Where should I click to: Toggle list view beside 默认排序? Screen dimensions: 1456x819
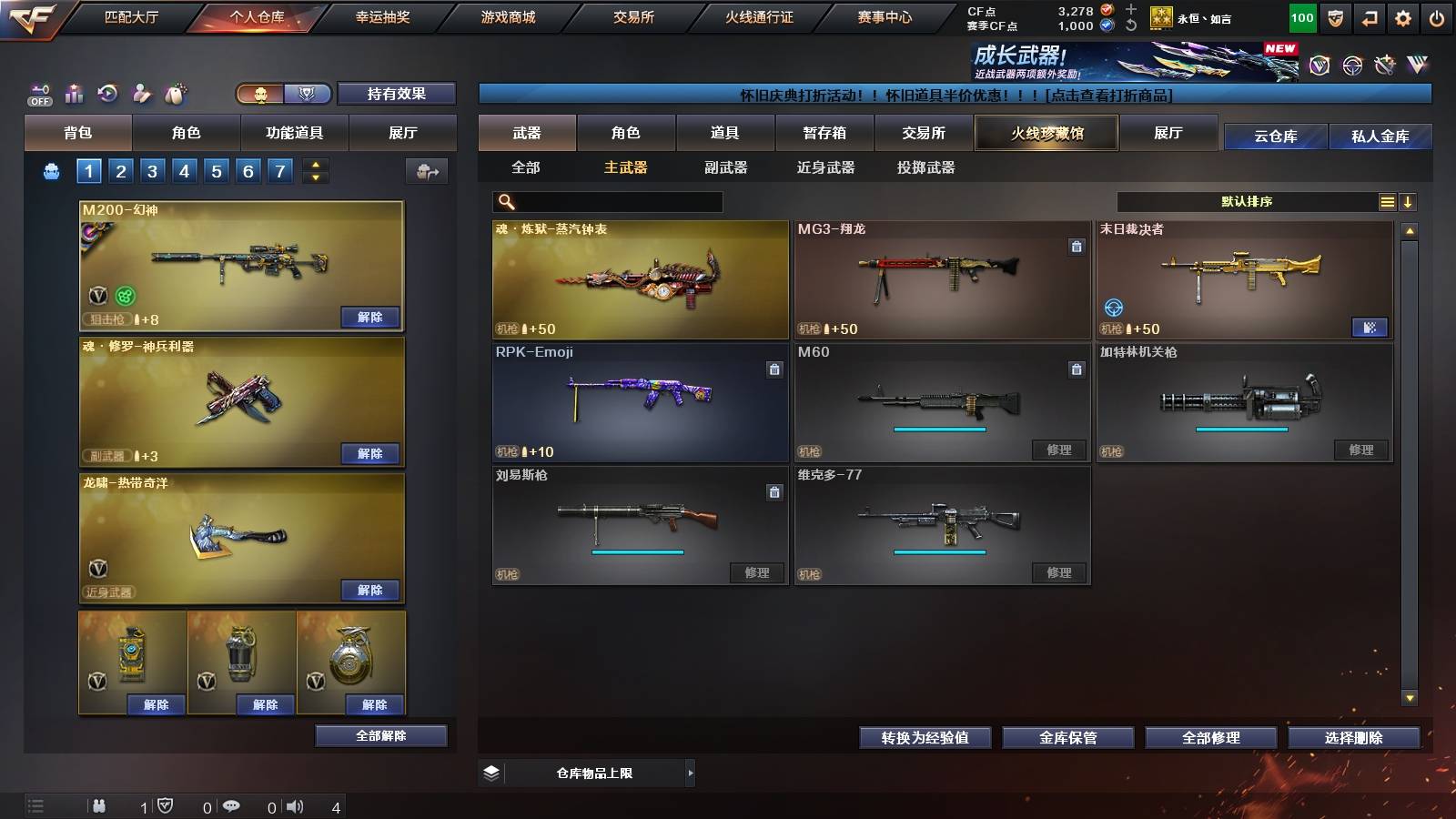(1387, 201)
